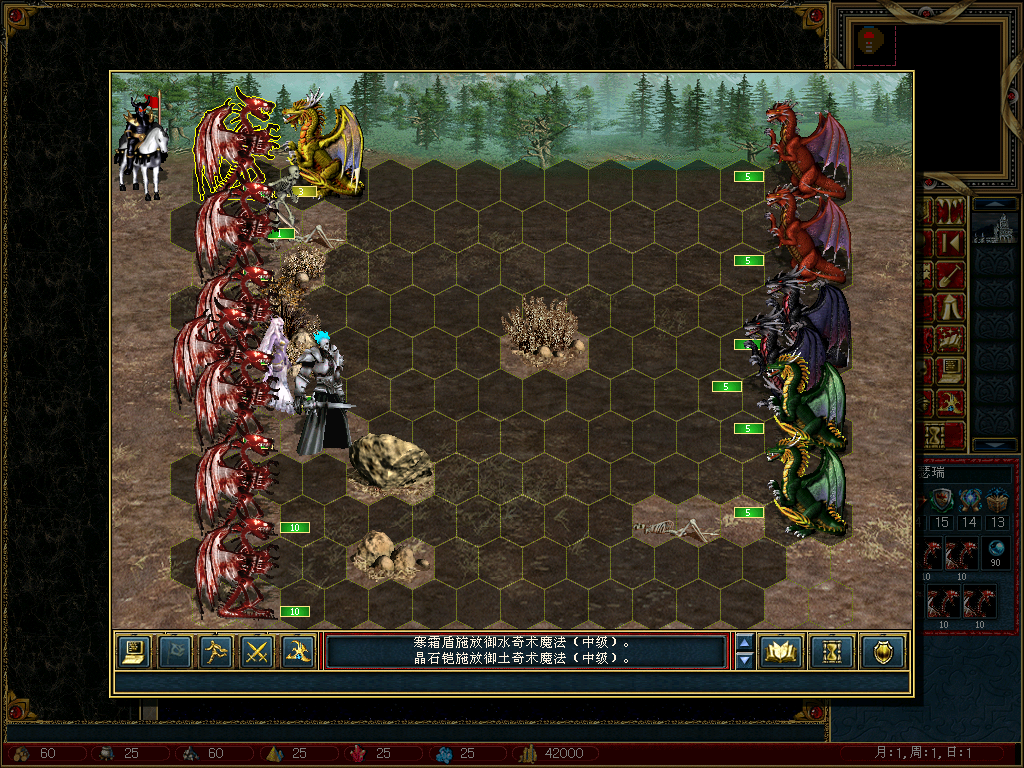Image resolution: width=1024 pixels, height=768 pixels.
Task: Select the castle thumbnail in the town list
Action: coord(996,228)
